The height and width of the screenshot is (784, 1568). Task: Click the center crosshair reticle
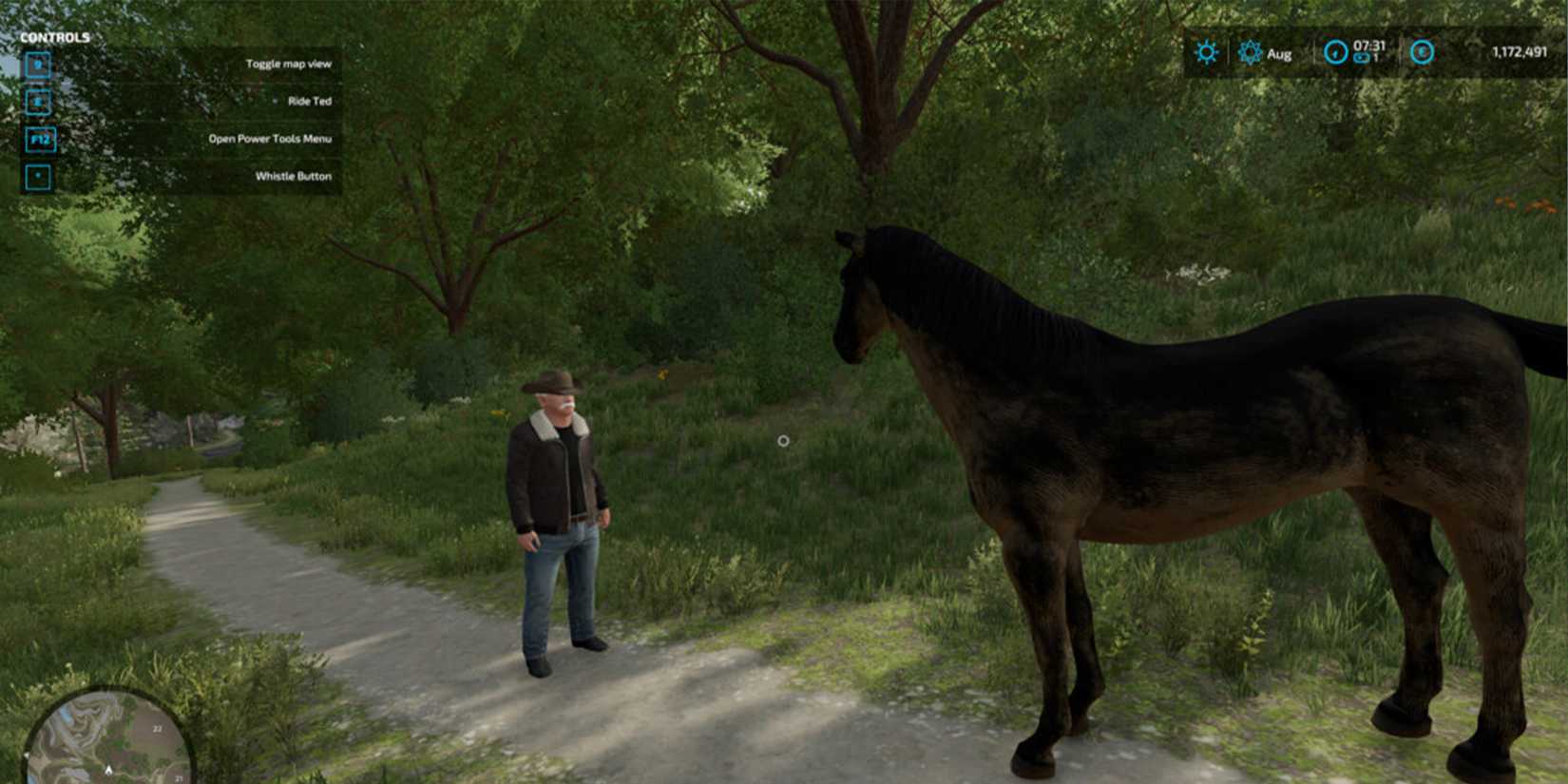click(783, 439)
